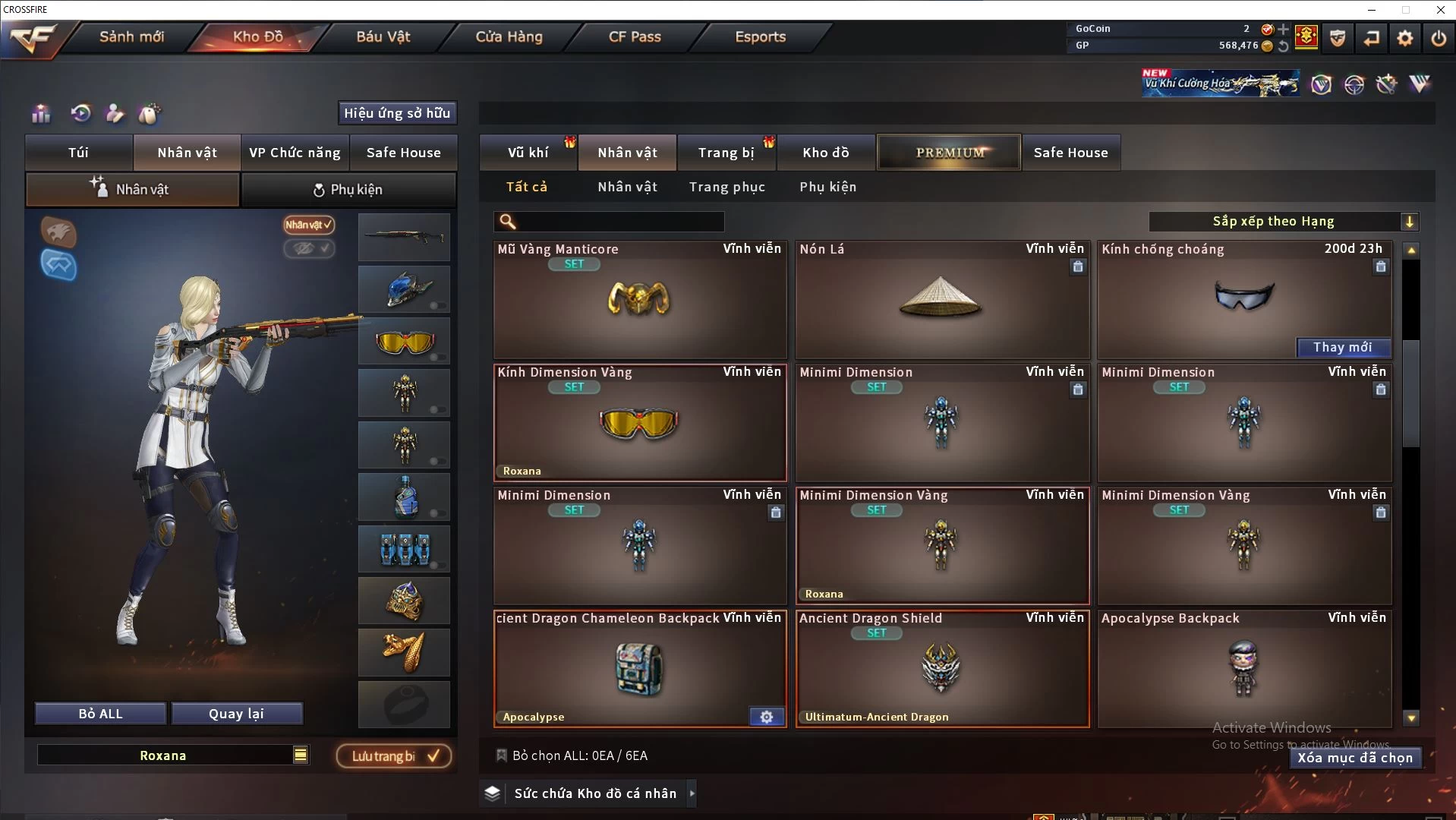The image size is (1456, 820).
Task: Open the gear settings icon
Action: [1404, 38]
